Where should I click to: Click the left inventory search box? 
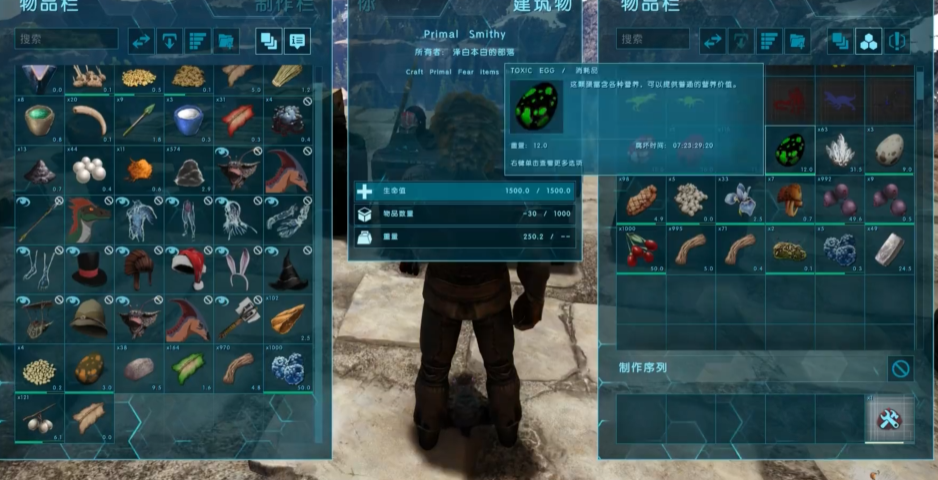click(x=67, y=40)
